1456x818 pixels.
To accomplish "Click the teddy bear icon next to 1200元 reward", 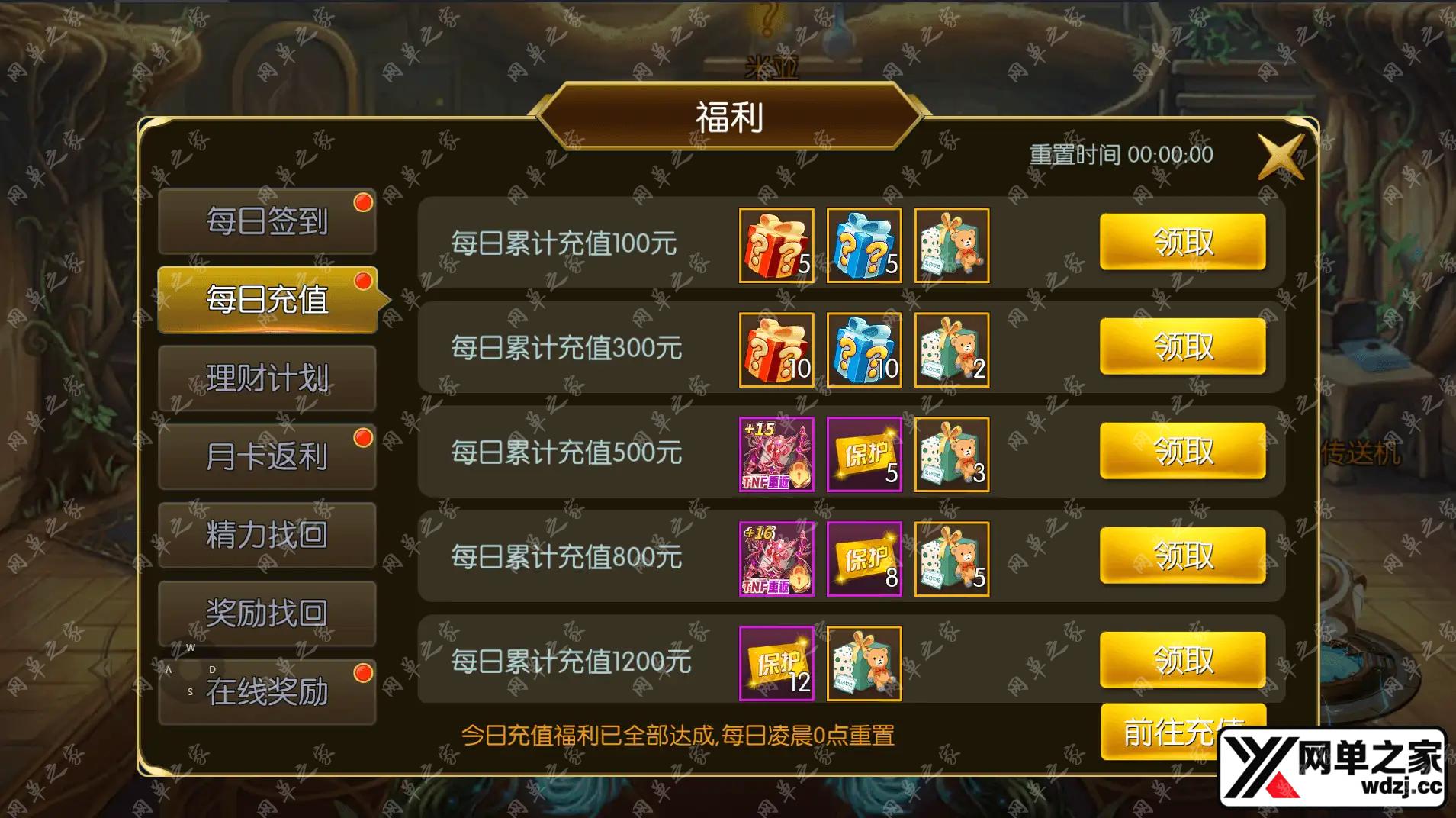I will coord(864,663).
